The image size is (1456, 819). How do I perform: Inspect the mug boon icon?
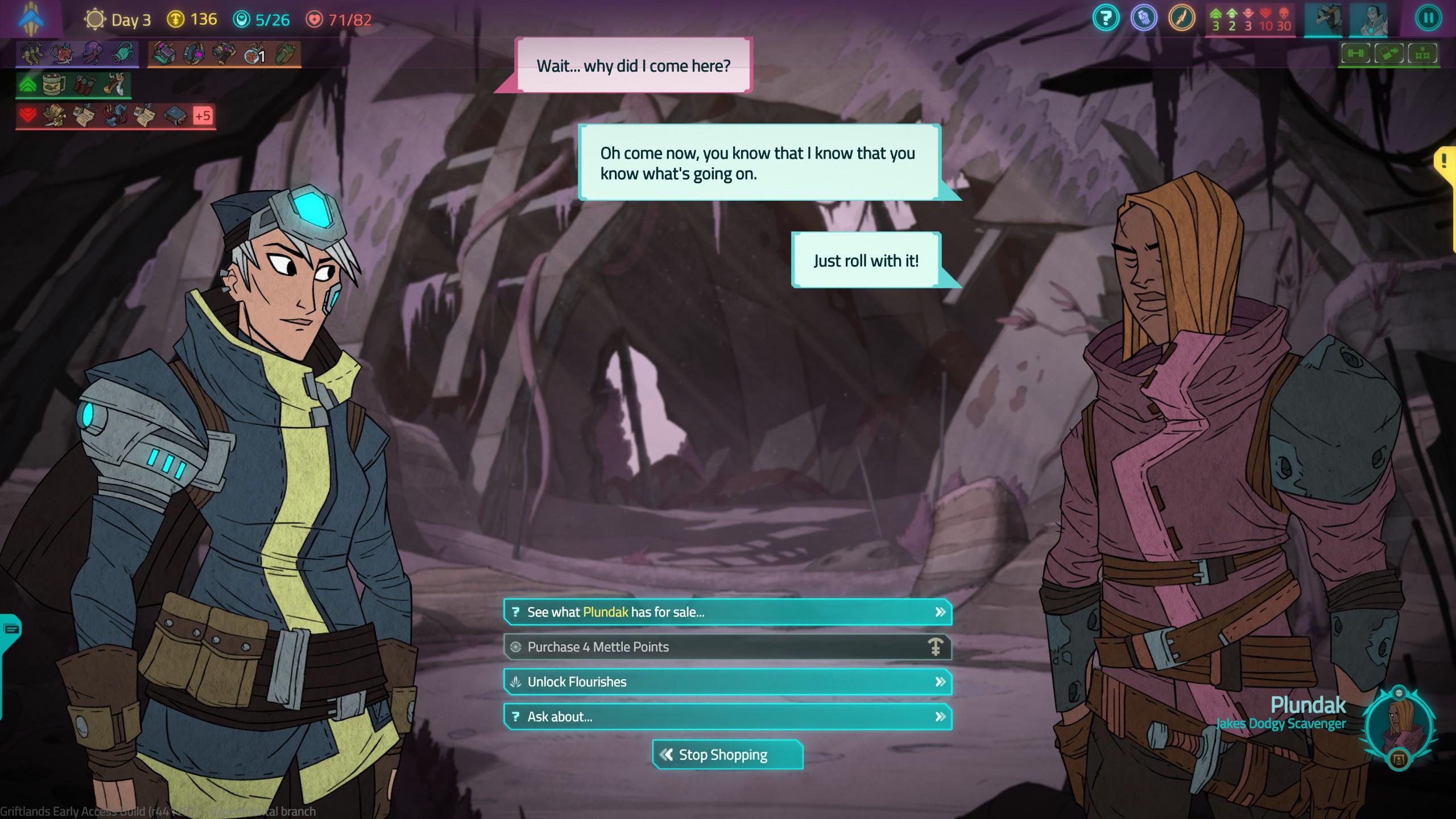(x=54, y=85)
